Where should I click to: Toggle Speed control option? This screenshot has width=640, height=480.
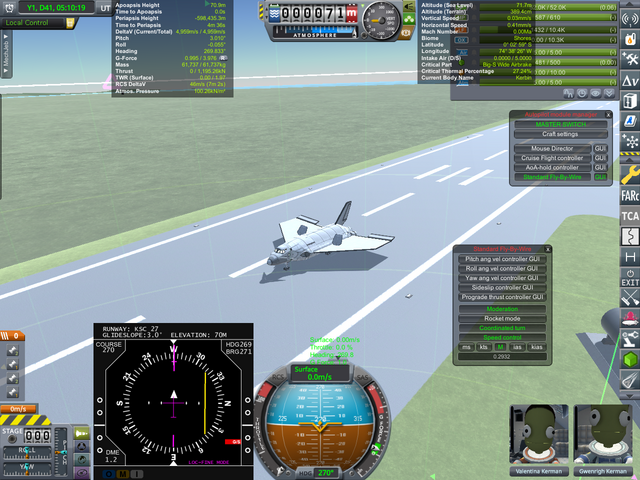[x=503, y=338]
